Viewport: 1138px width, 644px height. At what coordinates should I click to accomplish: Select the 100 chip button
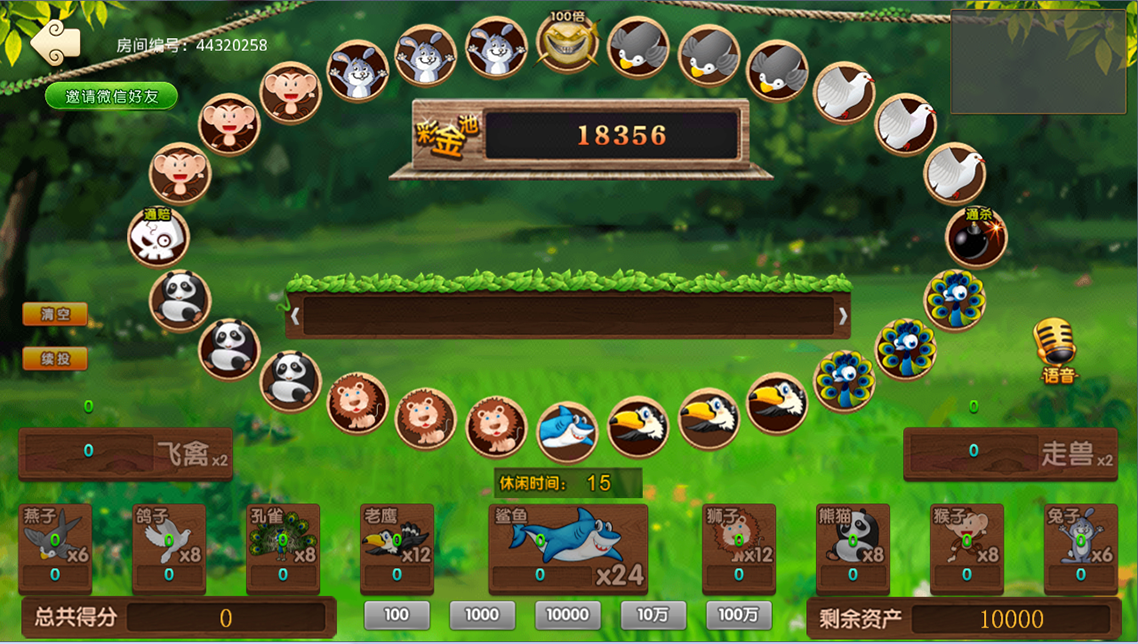(397, 615)
